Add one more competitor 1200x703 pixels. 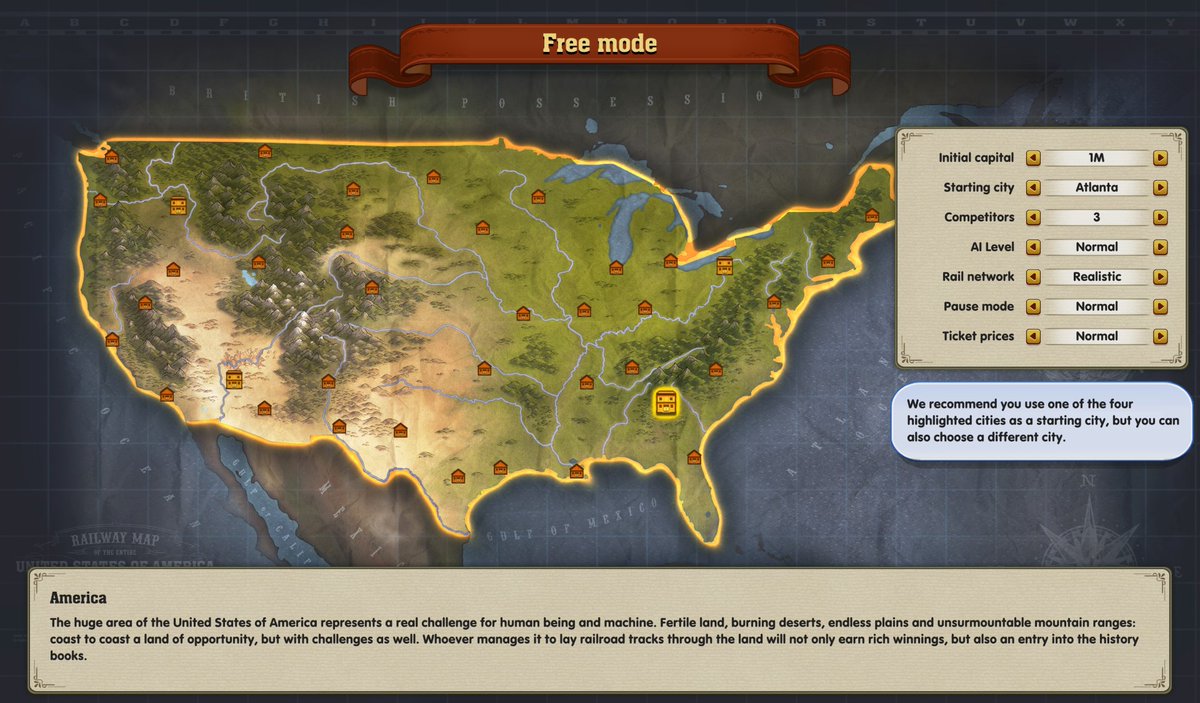coord(1160,217)
